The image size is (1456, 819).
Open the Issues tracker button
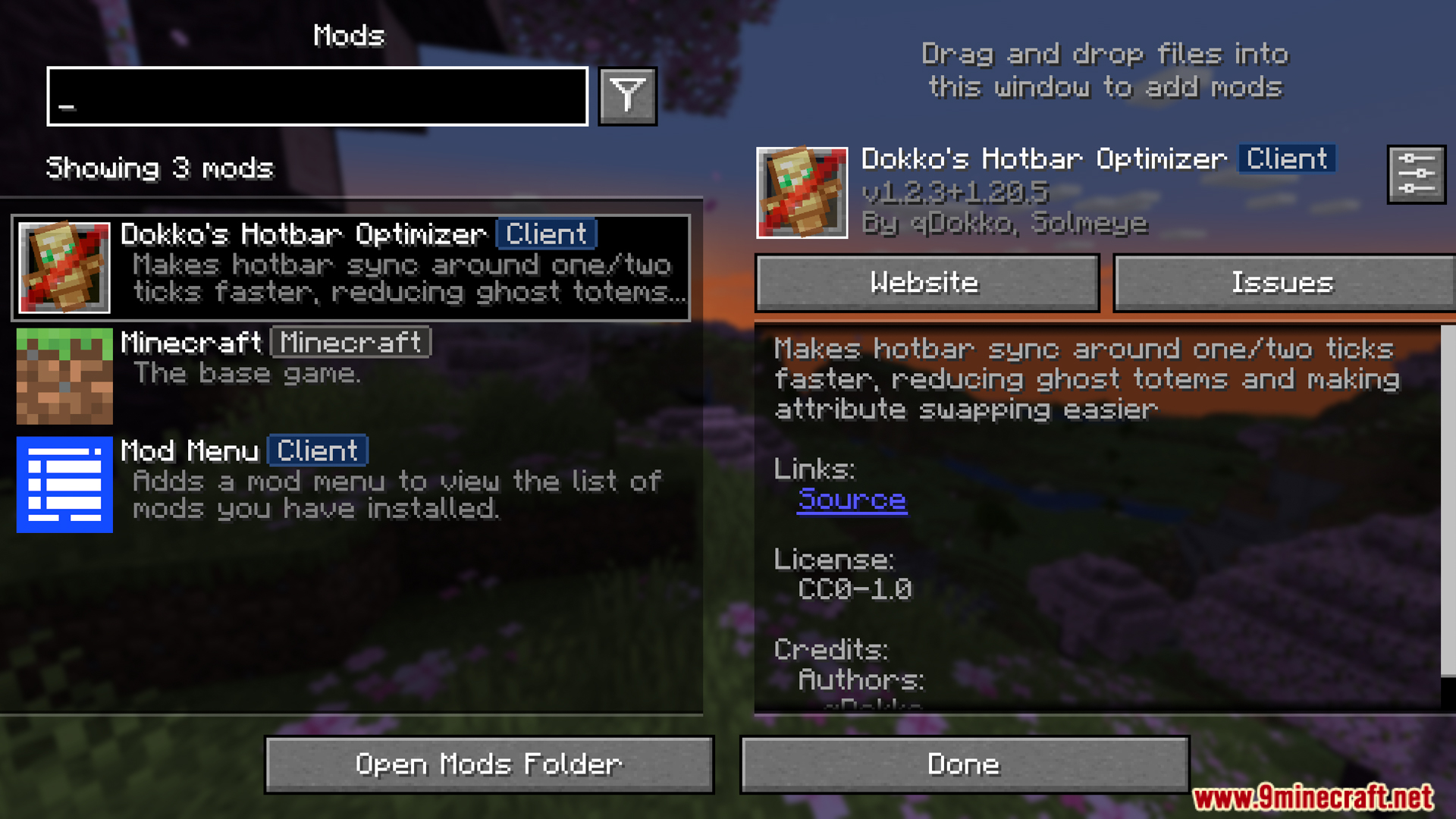click(1282, 283)
